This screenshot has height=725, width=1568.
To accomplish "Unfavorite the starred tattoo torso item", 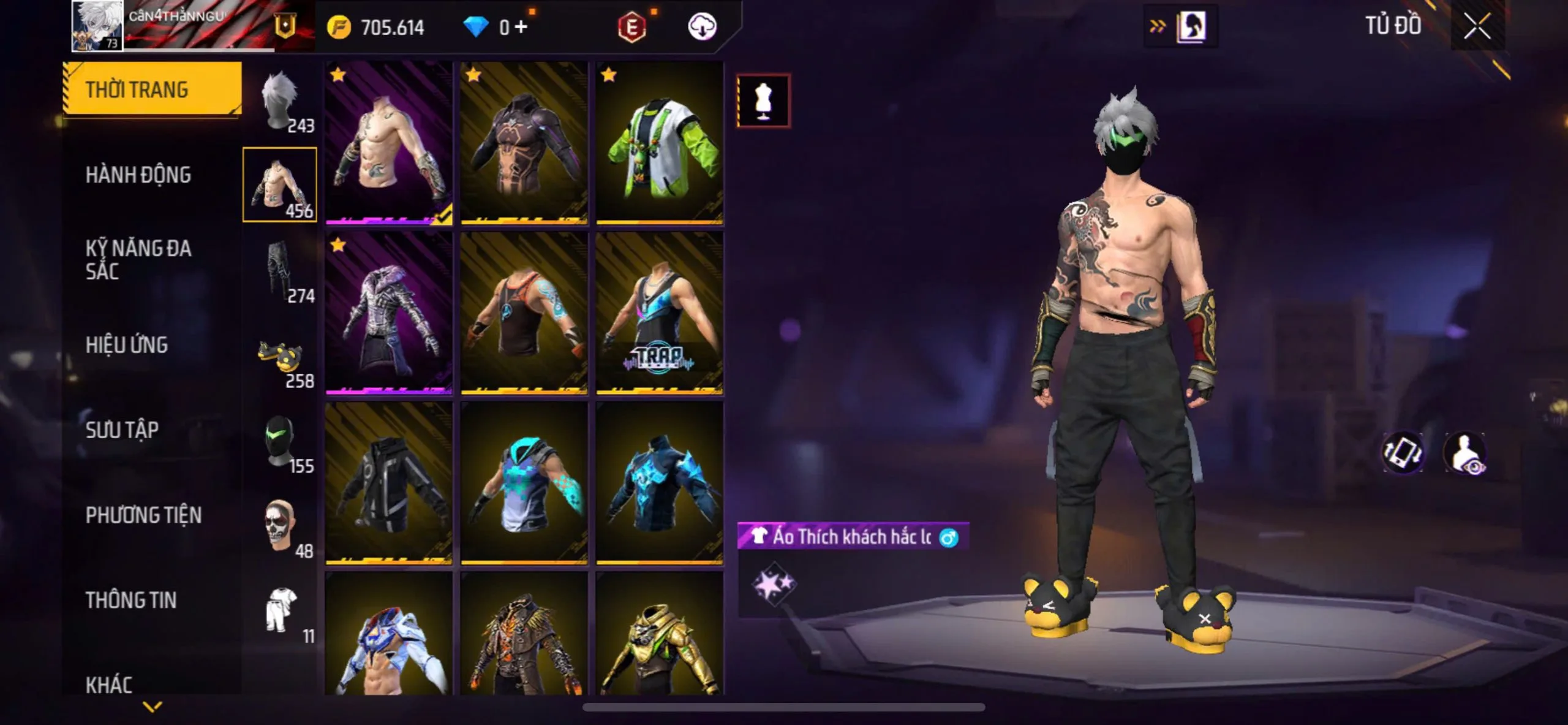I will 339,75.
